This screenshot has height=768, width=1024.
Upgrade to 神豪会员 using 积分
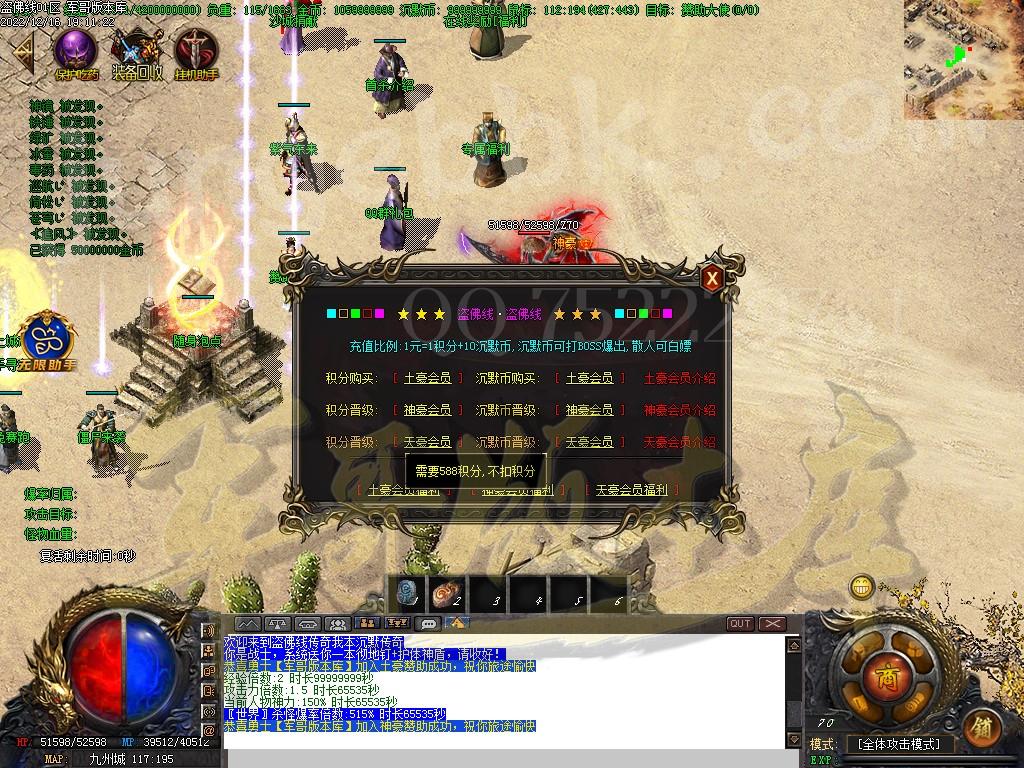coord(426,410)
